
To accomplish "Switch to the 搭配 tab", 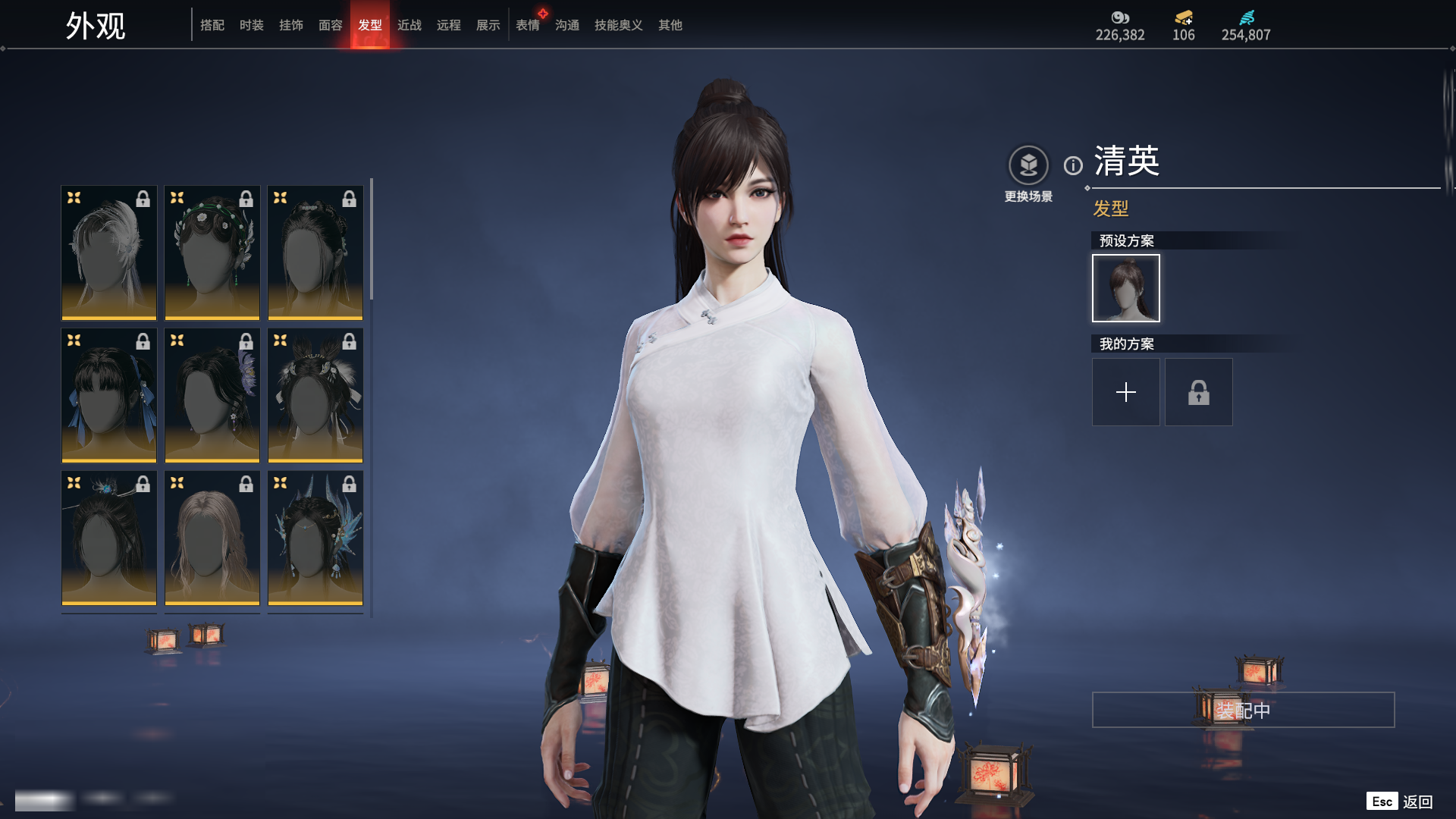I will pyautogui.click(x=212, y=25).
